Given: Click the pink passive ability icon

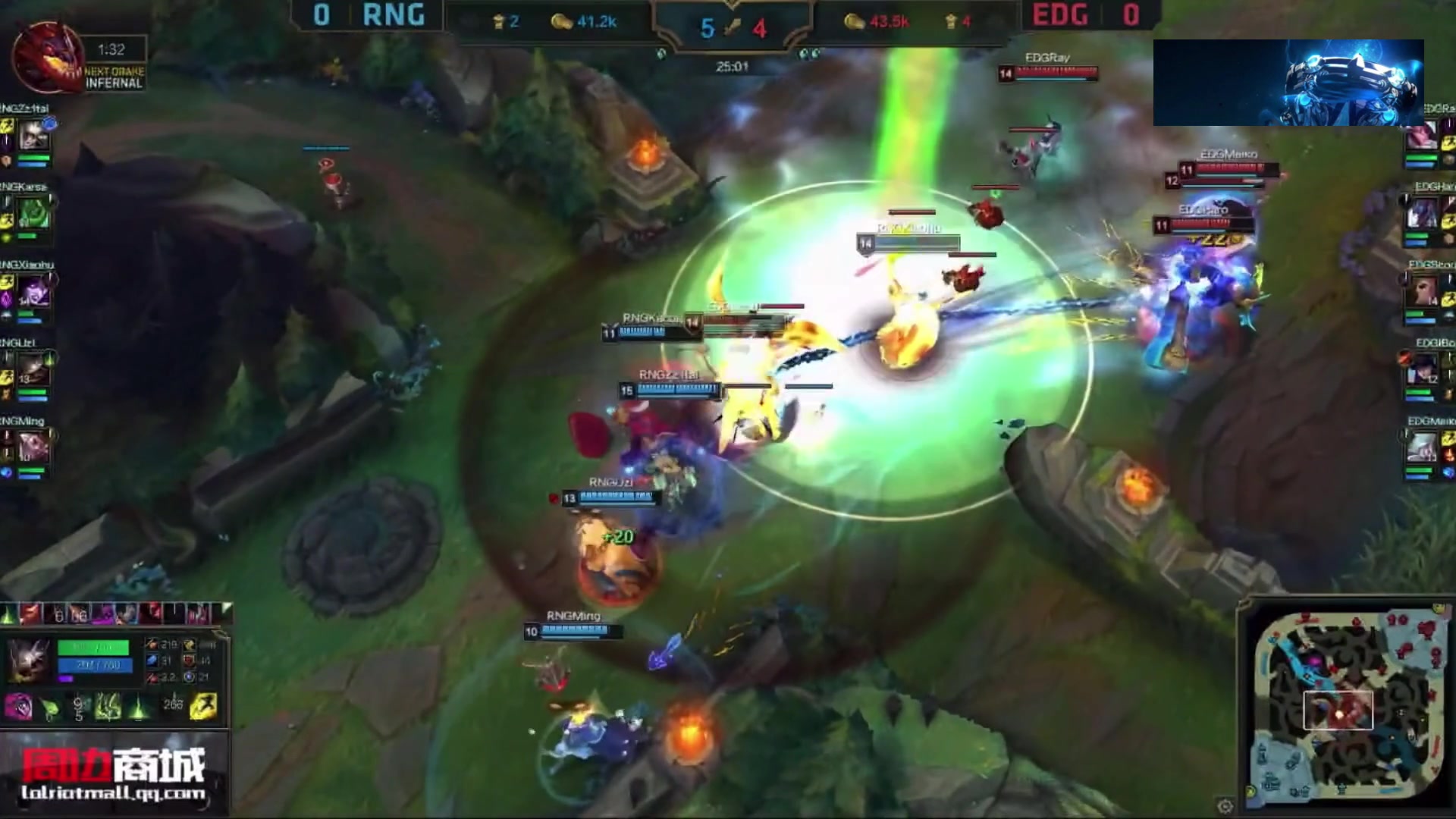Looking at the screenshot, I should 18,707.
